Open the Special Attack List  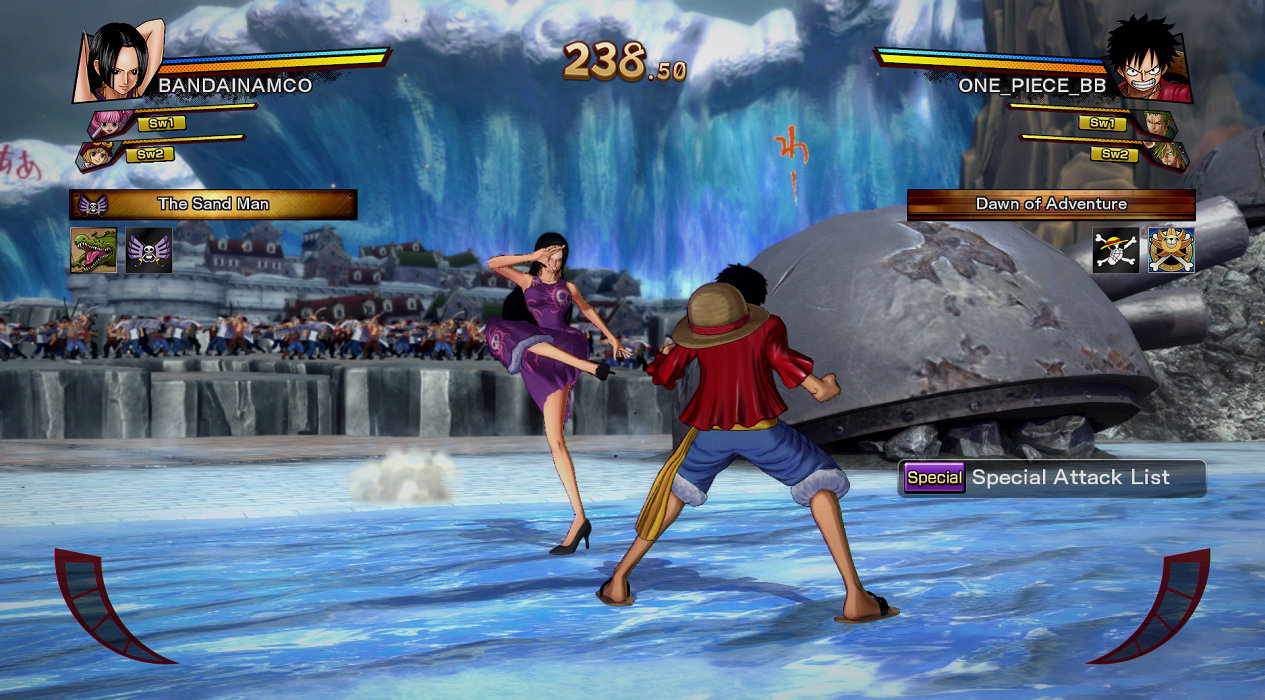click(x=1051, y=478)
